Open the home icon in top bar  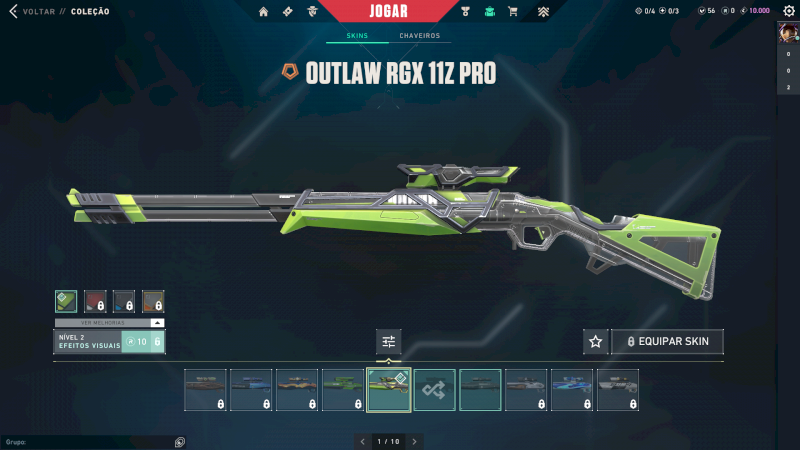264,12
